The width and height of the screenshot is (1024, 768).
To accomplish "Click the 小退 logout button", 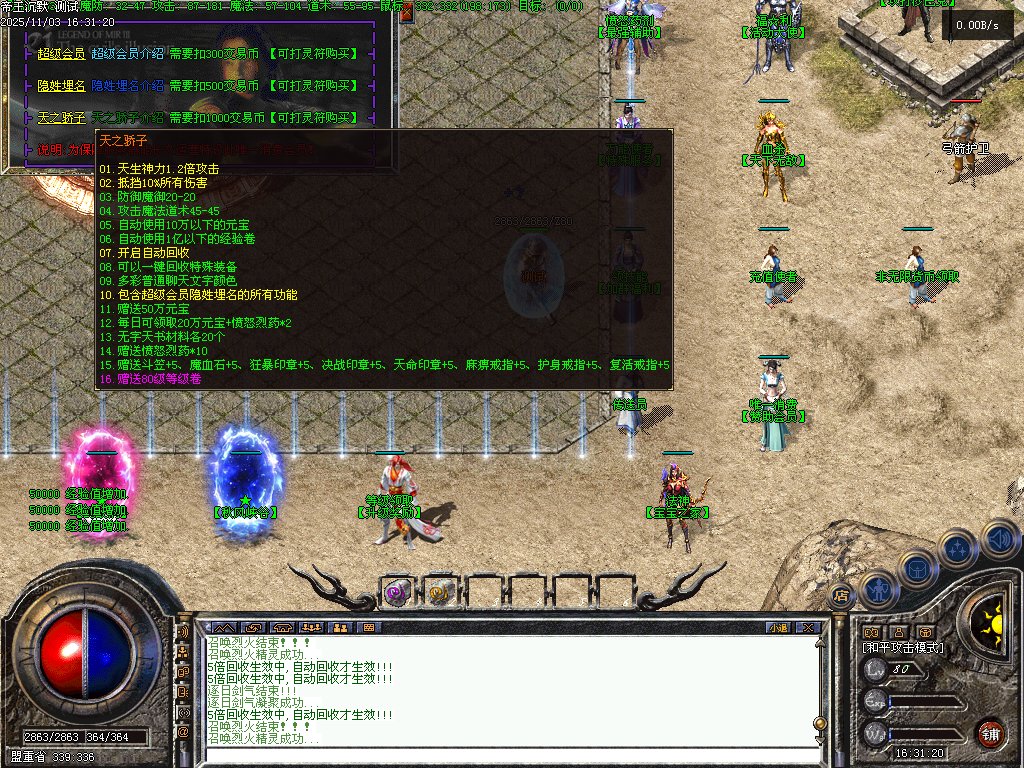I will point(778,628).
